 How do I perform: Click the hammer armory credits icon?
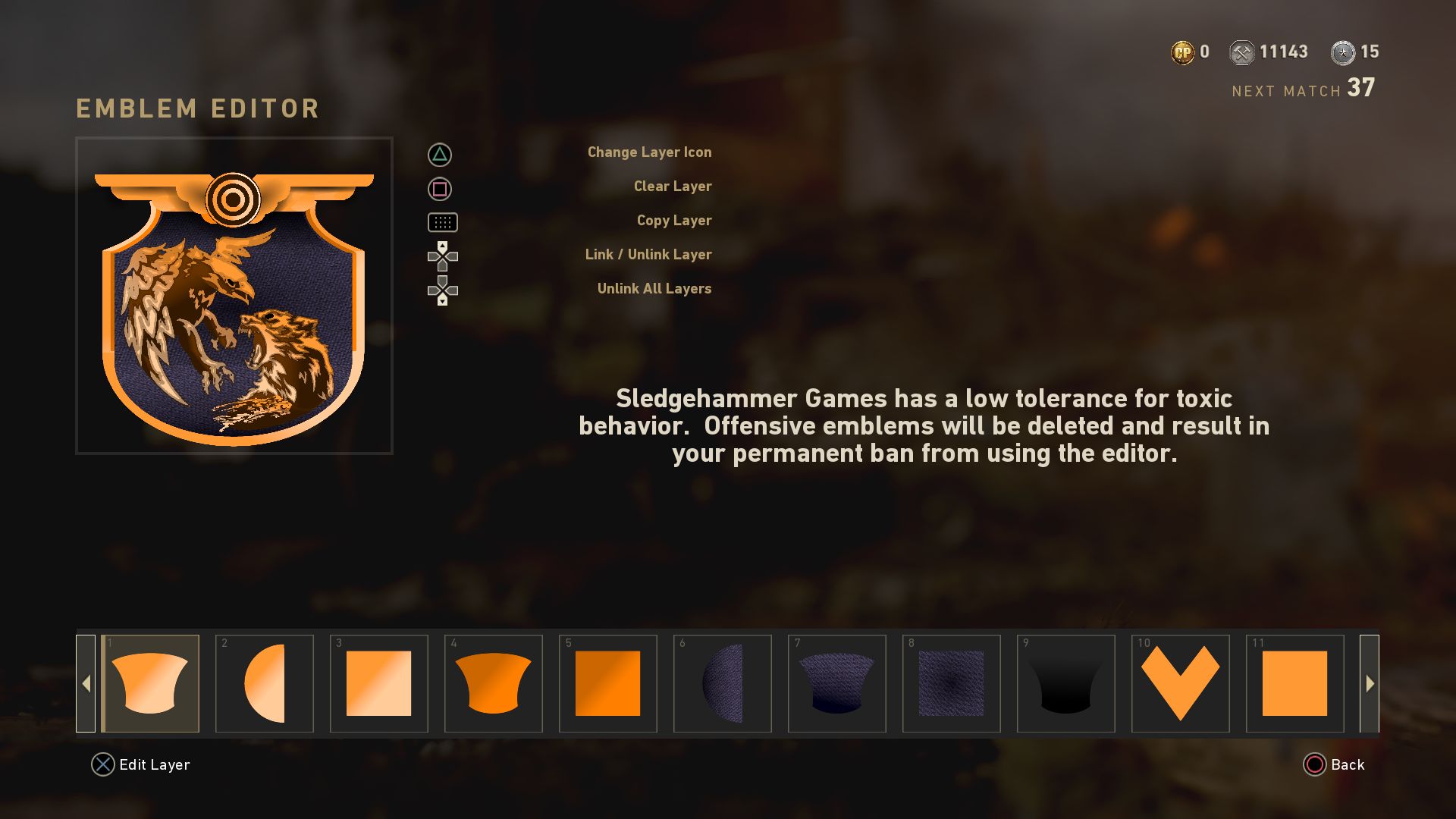(x=1242, y=52)
